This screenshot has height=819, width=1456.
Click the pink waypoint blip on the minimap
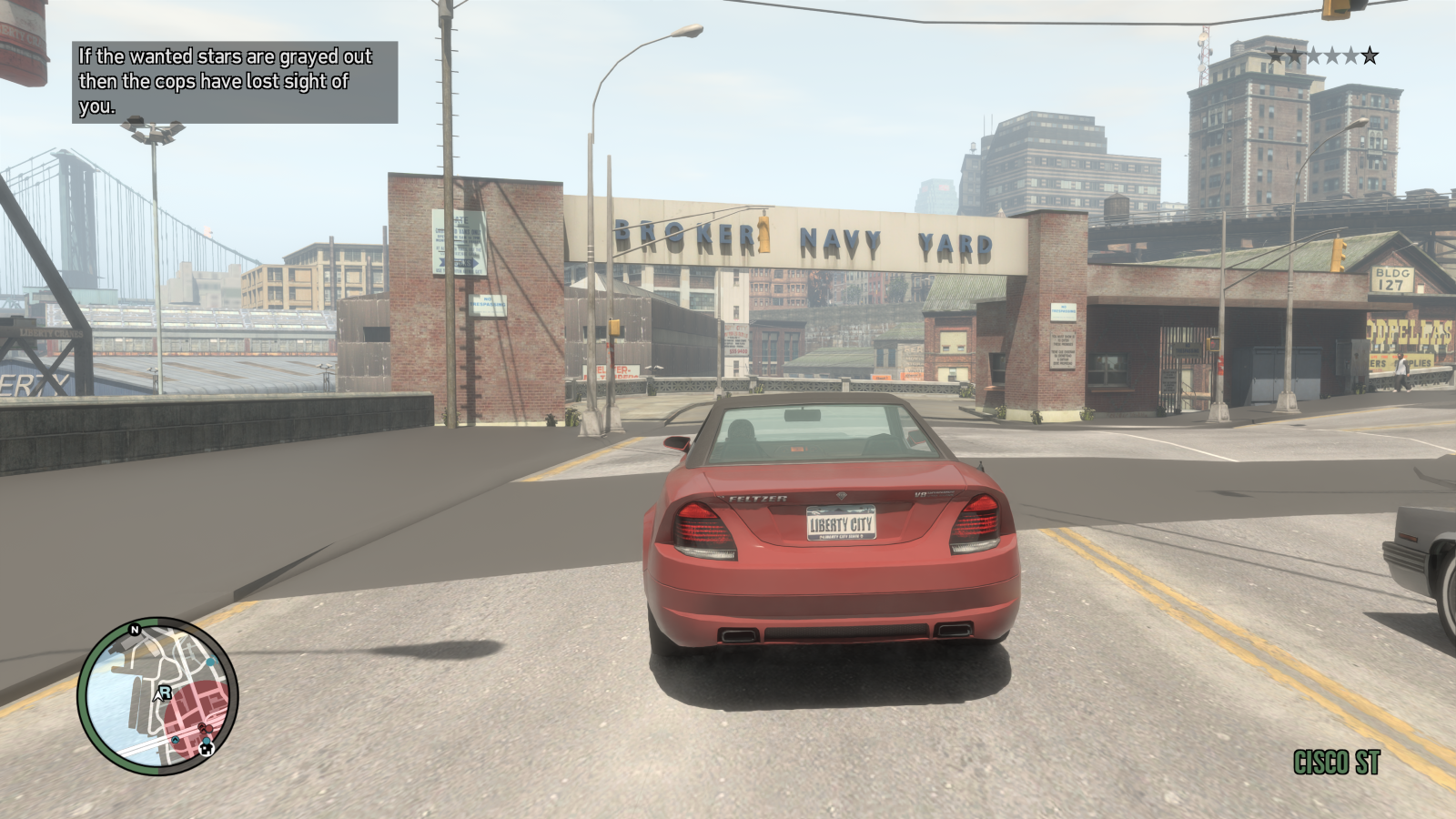[204, 728]
